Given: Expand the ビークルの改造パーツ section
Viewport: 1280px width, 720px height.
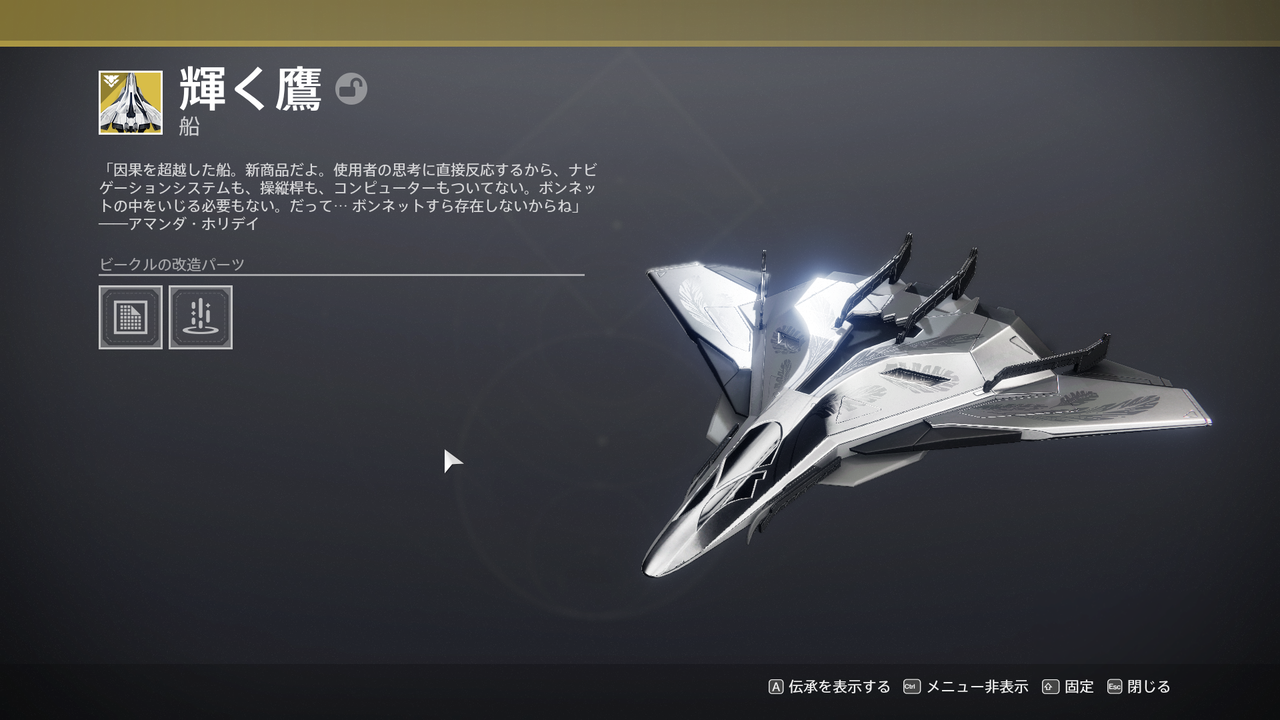Looking at the screenshot, I should click(x=172, y=263).
